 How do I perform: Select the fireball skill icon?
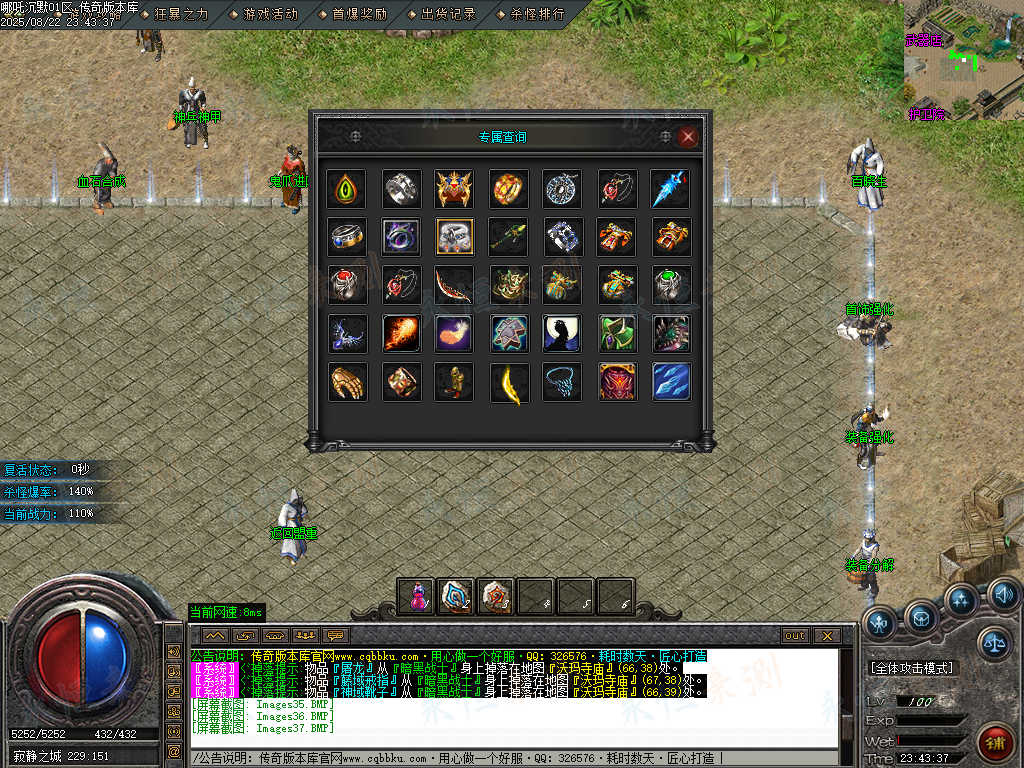click(400, 333)
